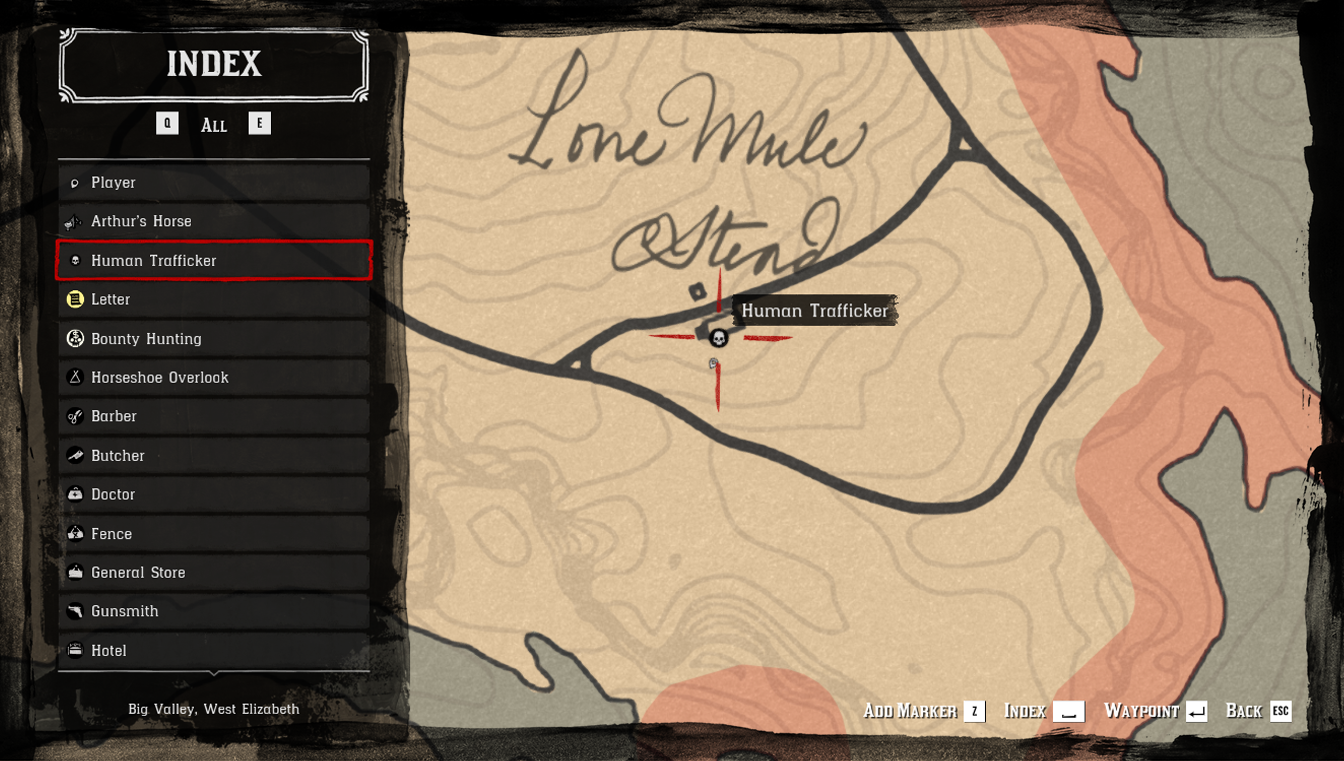Click the All category filter label

[214, 125]
